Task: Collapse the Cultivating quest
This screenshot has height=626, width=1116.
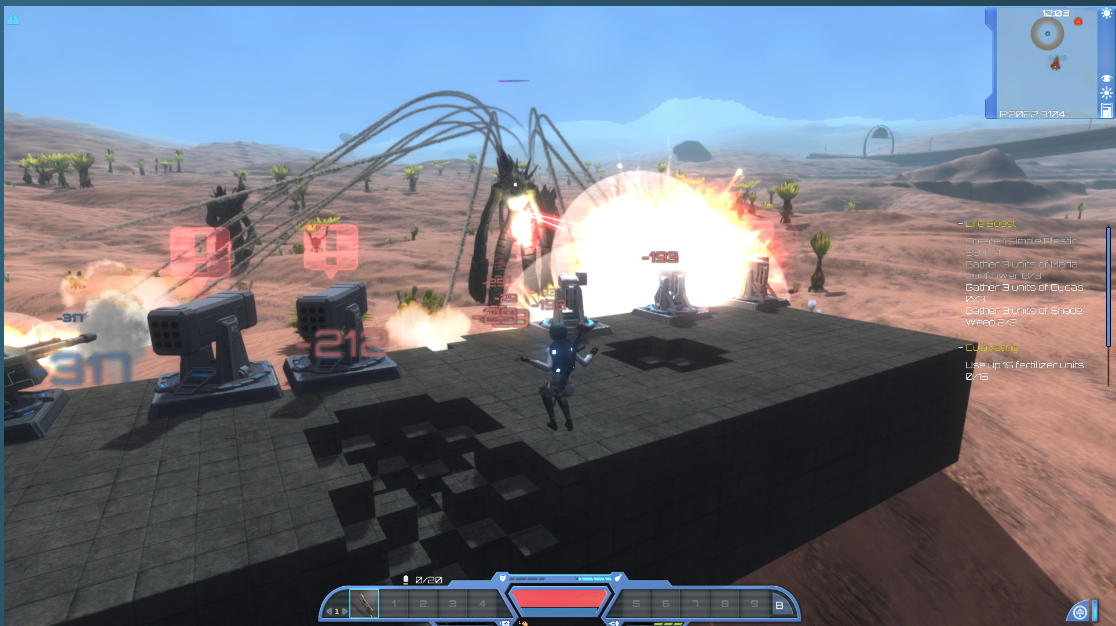Action: point(960,348)
